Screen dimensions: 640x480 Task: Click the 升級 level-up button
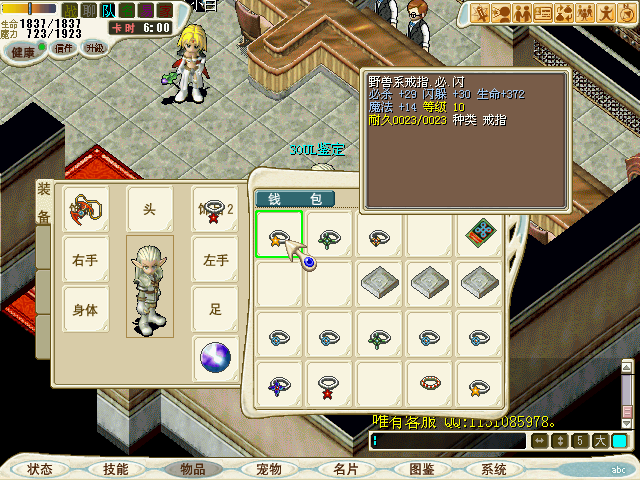pyautogui.click(x=95, y=48)
